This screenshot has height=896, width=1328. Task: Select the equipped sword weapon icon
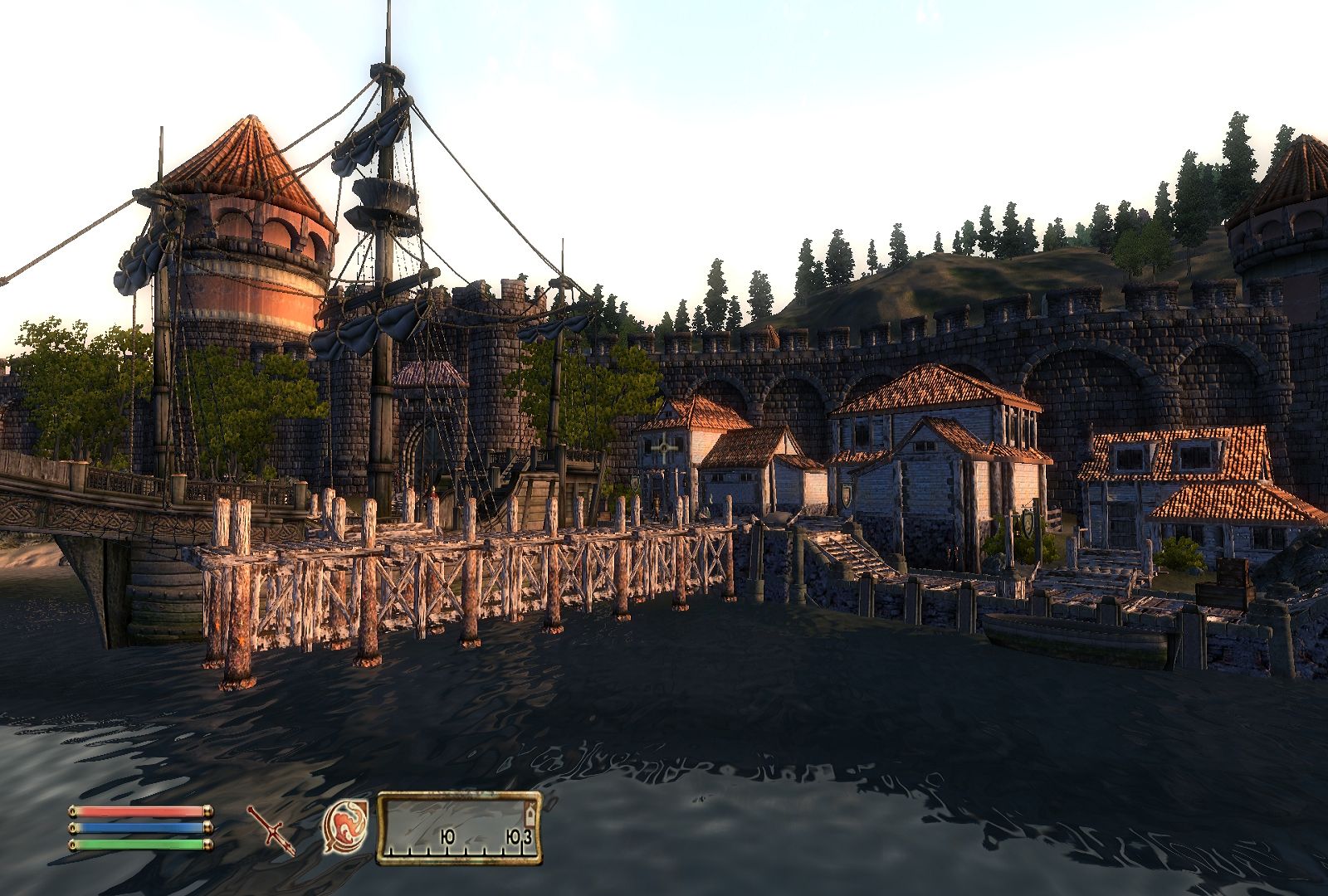coord(271,830)
